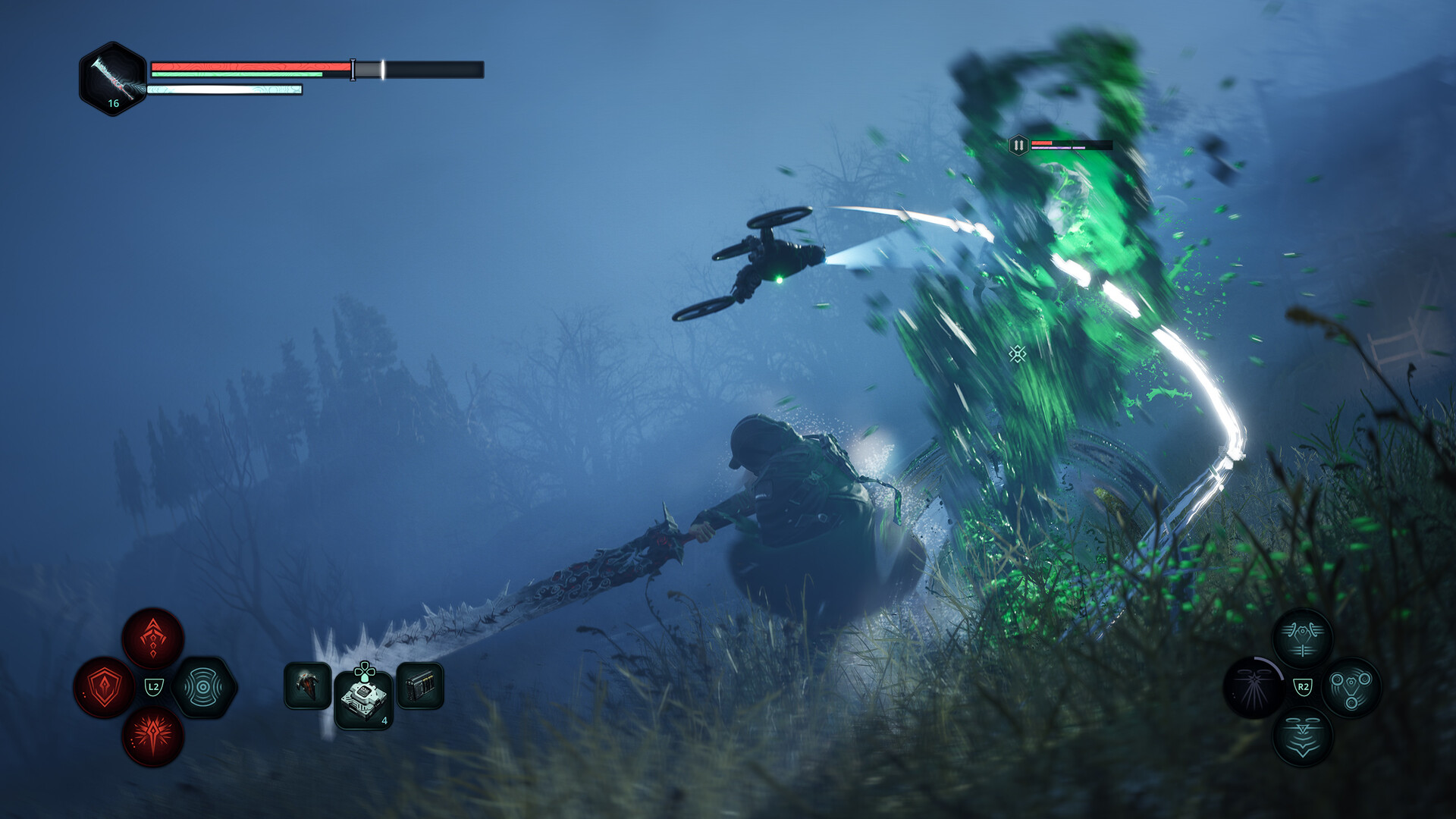Image resolution: width=1456 pixels, height=819 pixels.
Task: Click the number 16 on the weapon emblem
Action: pos(115,104)
